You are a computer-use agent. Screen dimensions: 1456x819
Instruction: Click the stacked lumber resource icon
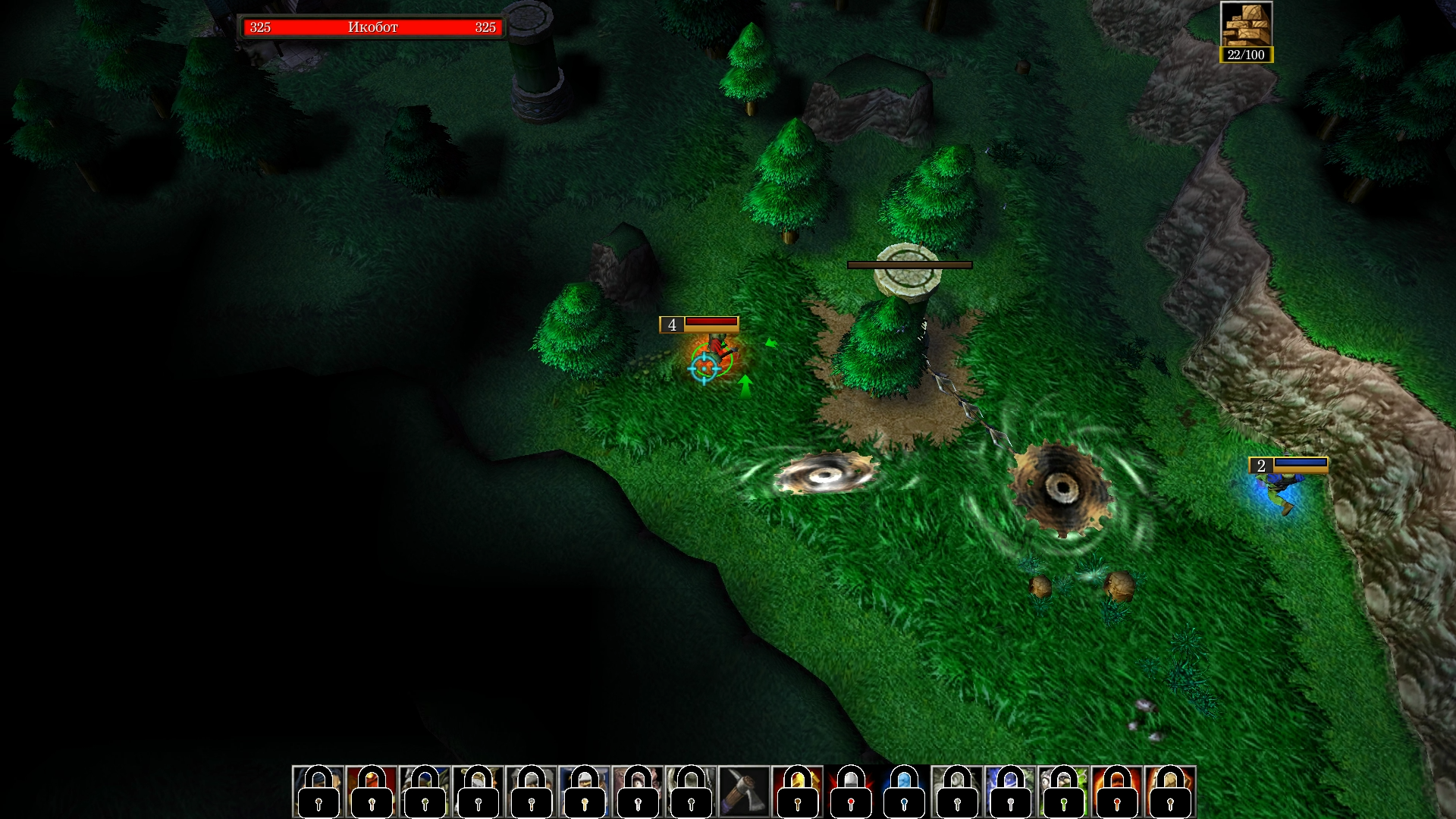tap(1246, 24)
